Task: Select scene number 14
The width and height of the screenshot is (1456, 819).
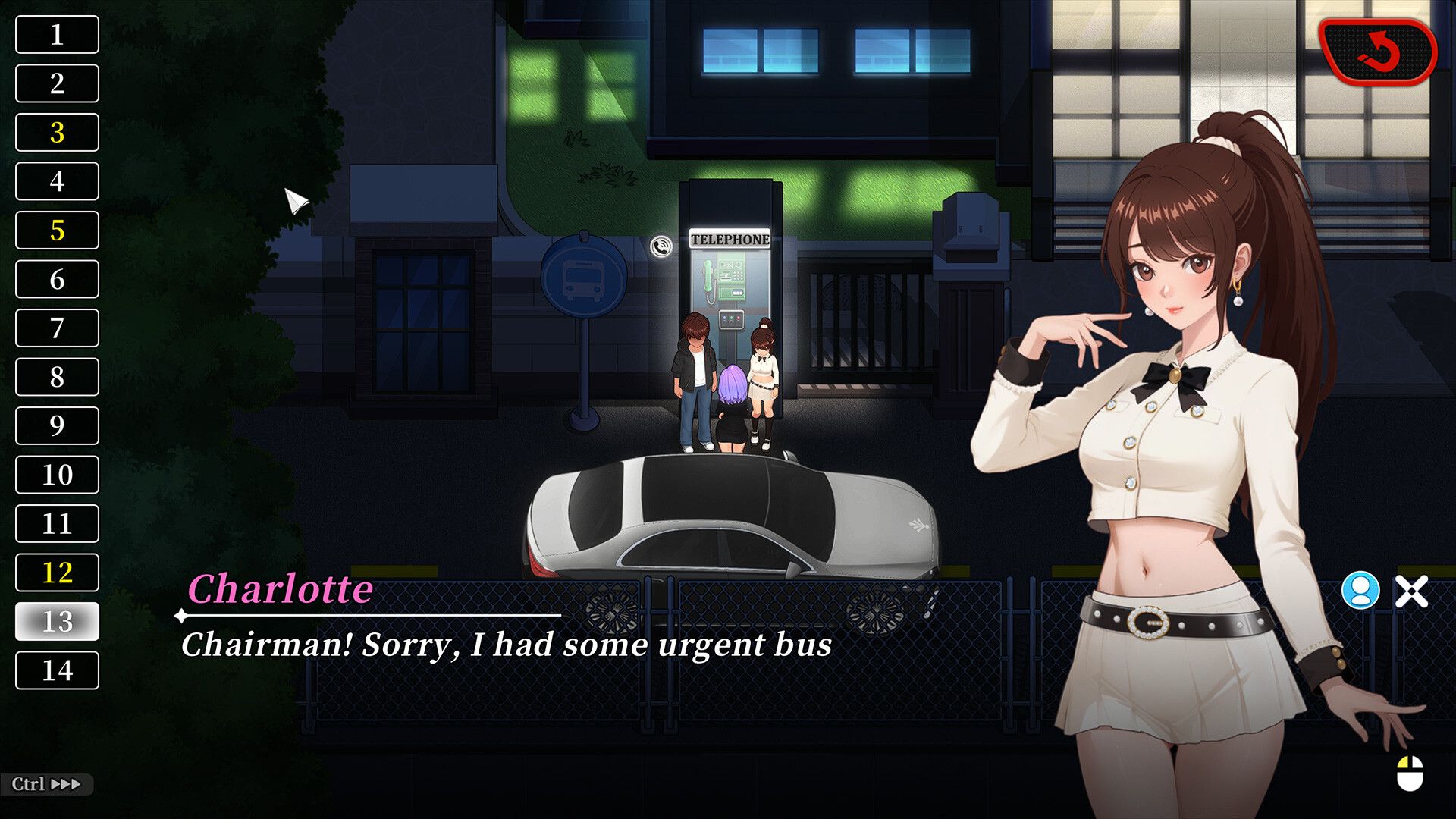Action: click(57, 670)
